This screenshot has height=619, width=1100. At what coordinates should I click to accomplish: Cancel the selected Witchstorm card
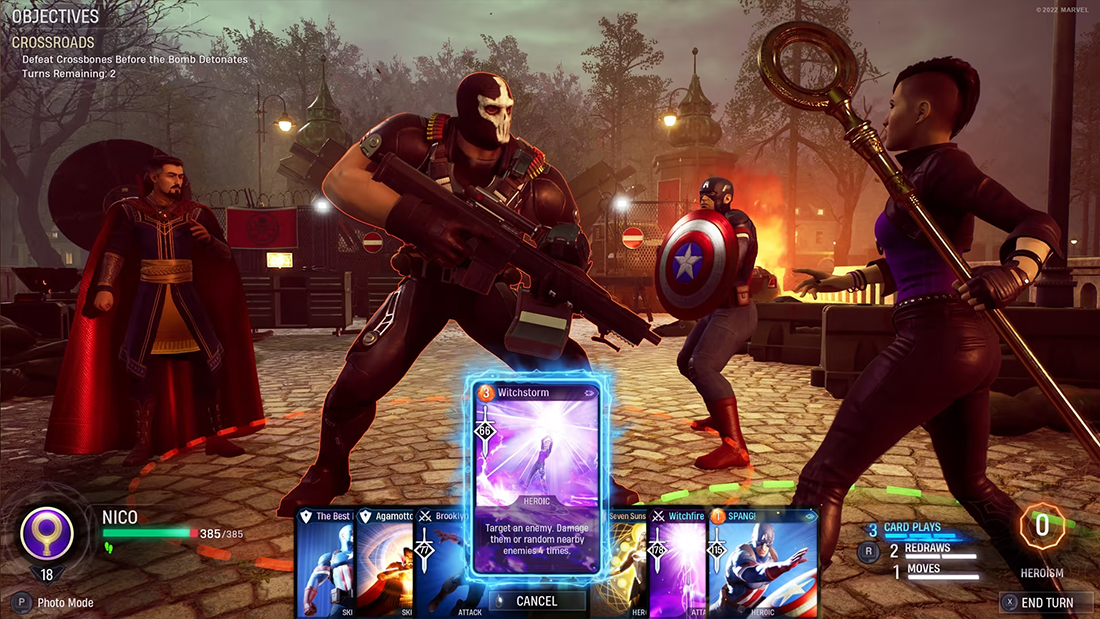[536, 600]
